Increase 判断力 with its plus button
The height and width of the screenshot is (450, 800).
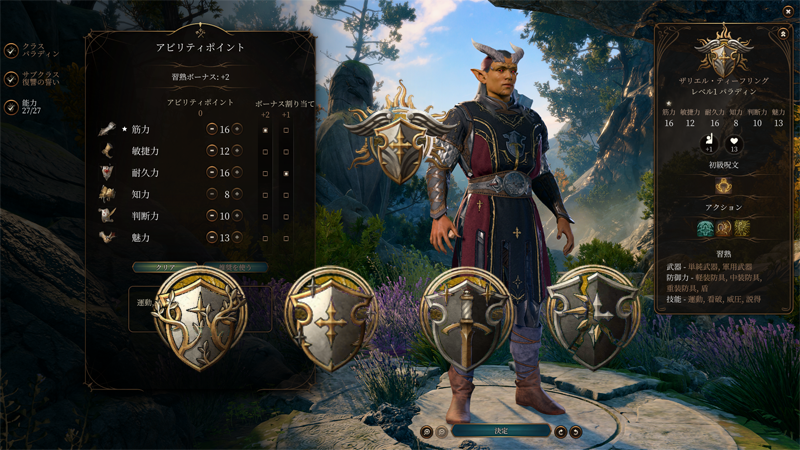238,216
